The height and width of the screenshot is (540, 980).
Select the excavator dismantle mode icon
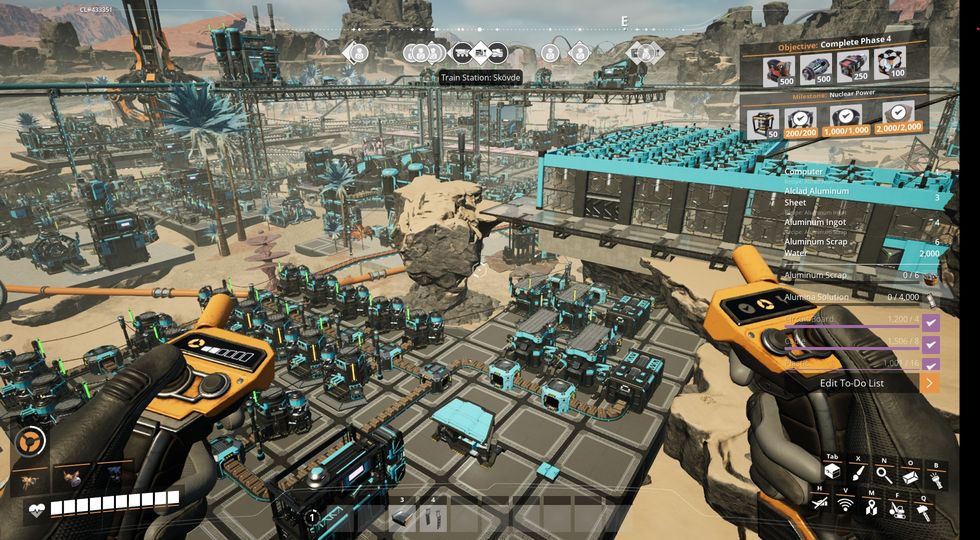[897, 508]
